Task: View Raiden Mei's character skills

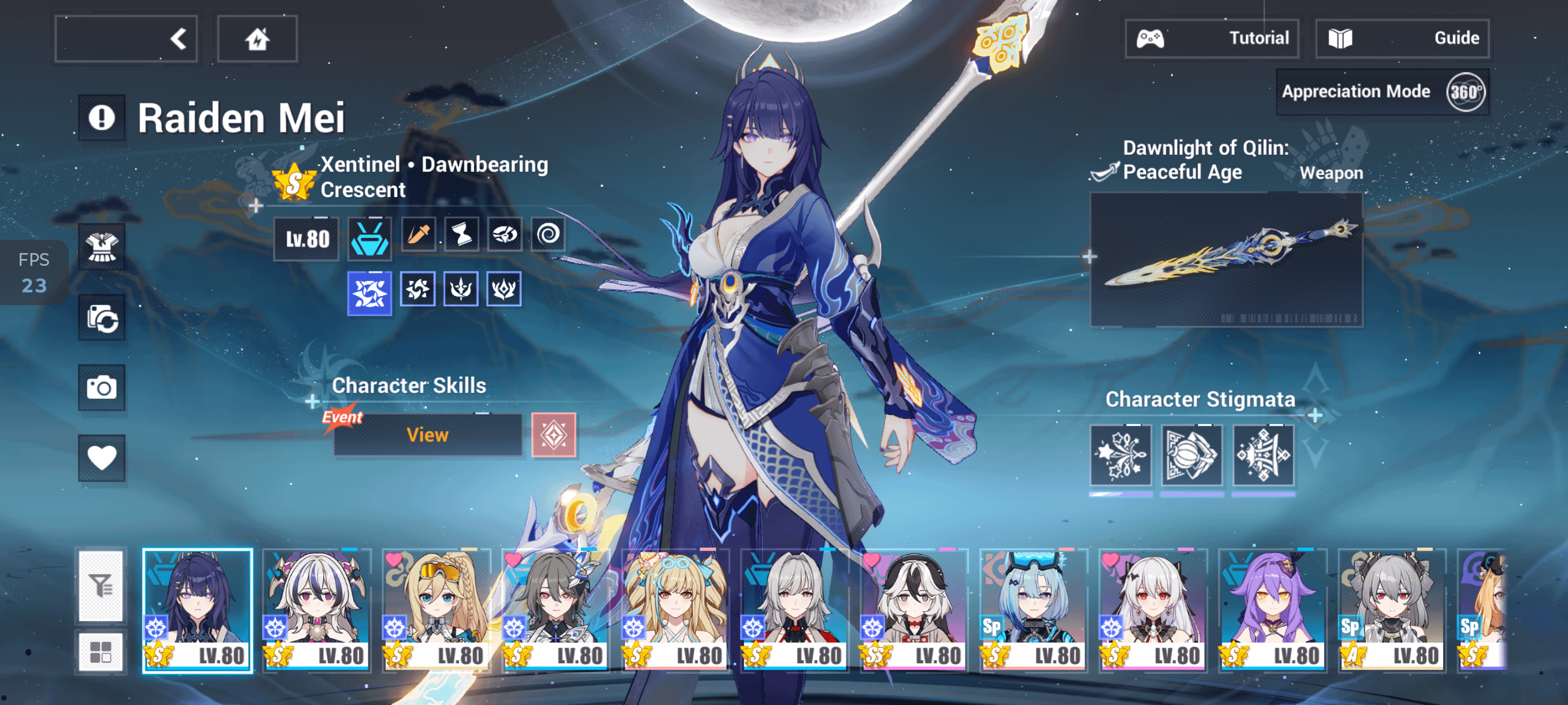Action: pyautogui.click(x=427, y=435)
